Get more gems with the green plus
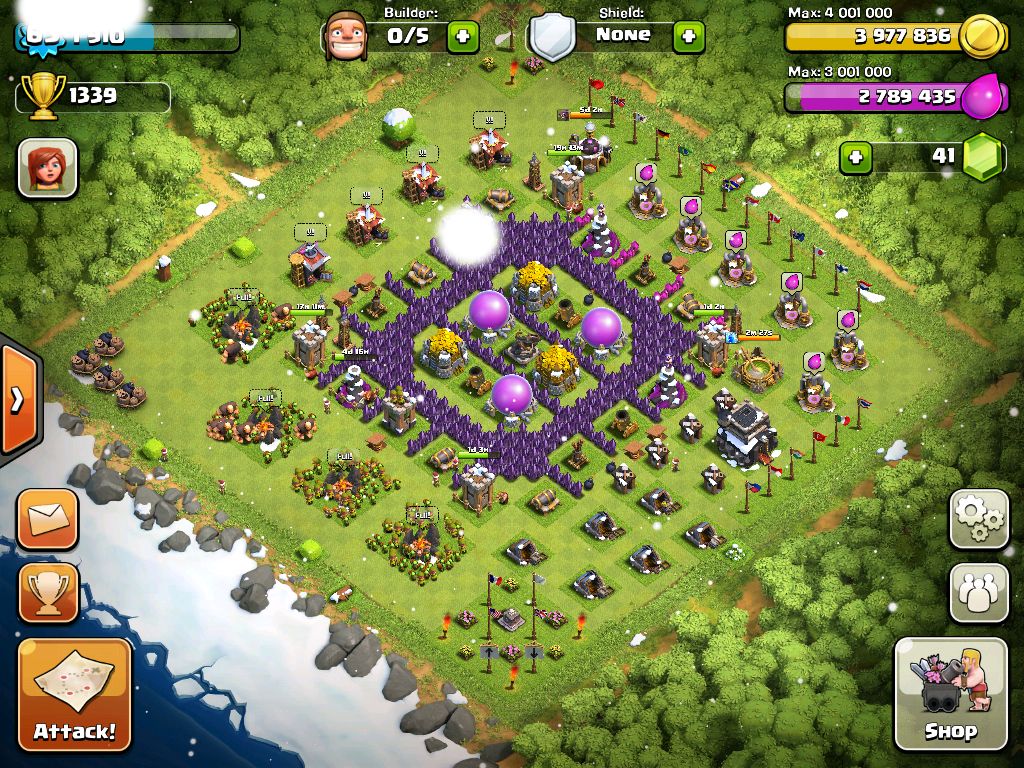This screenshot has height=768, width=1024. 854,157
